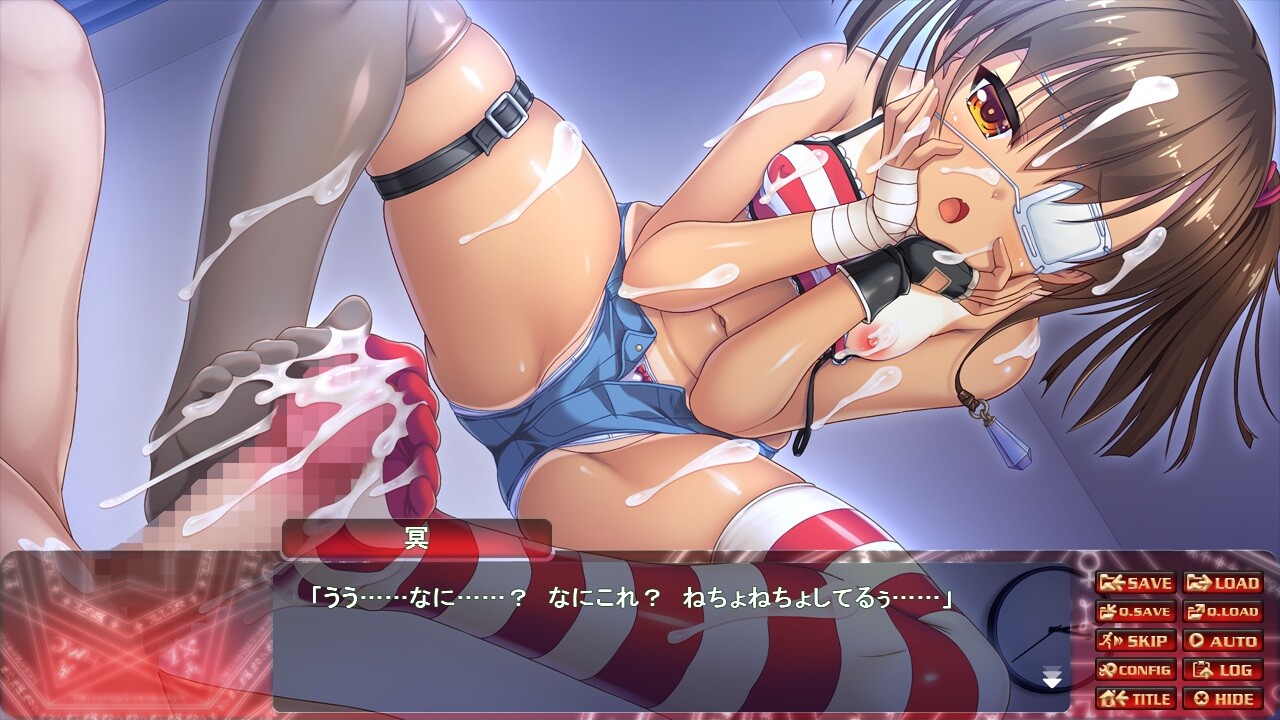Quick save with Q.SAVE

[x=1135, y=612]
